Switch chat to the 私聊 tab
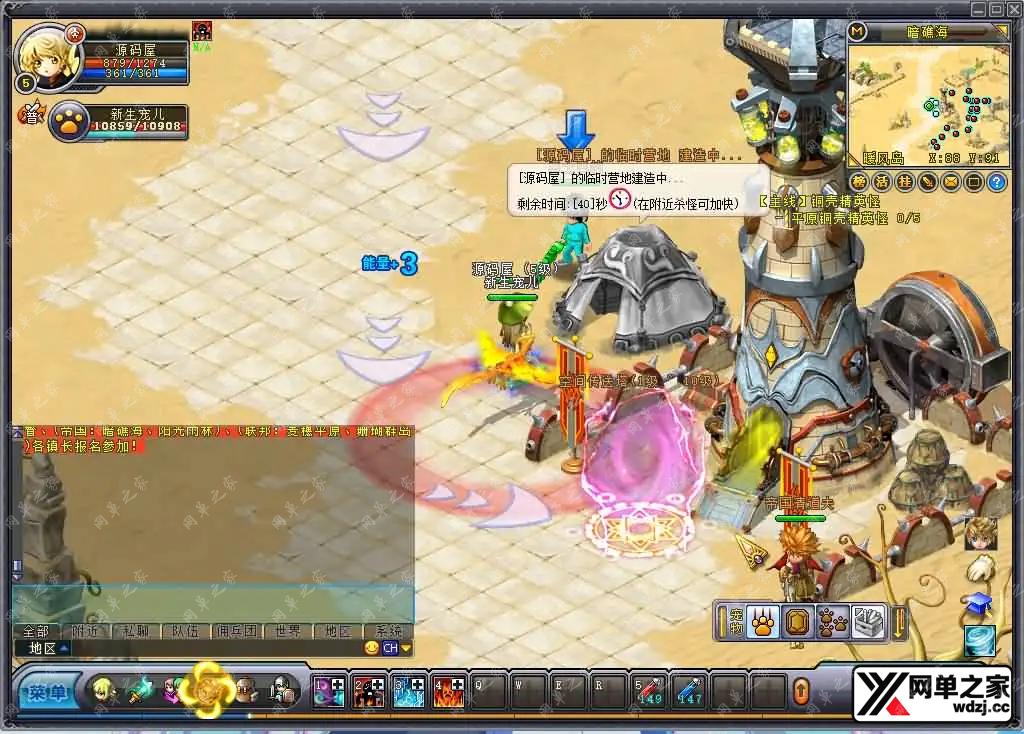The image size is (1024, 734). (x=138, y=631)
